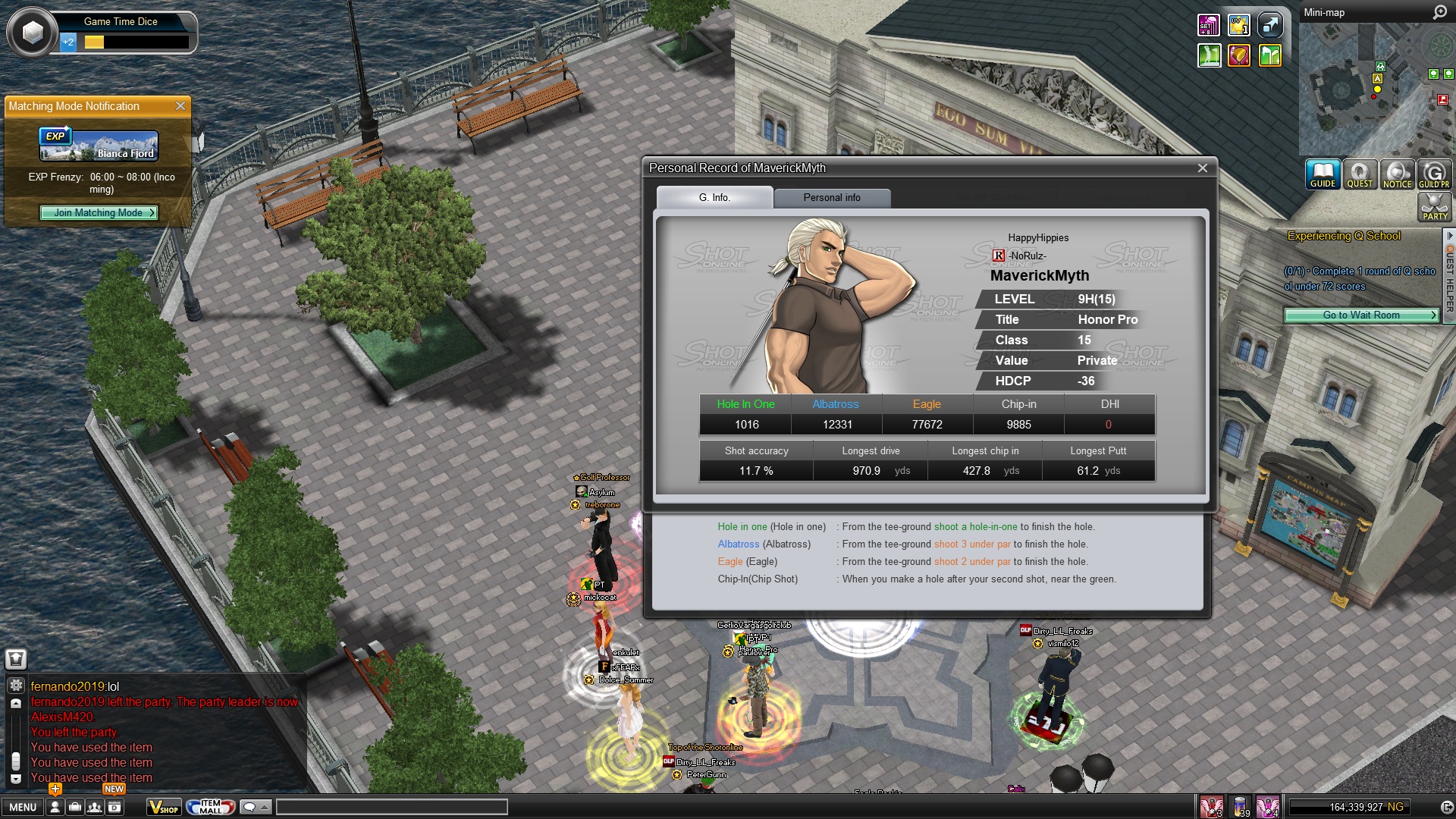Go to Wait Room
The image size is (1456, 819).
[x=1361, y=315]
